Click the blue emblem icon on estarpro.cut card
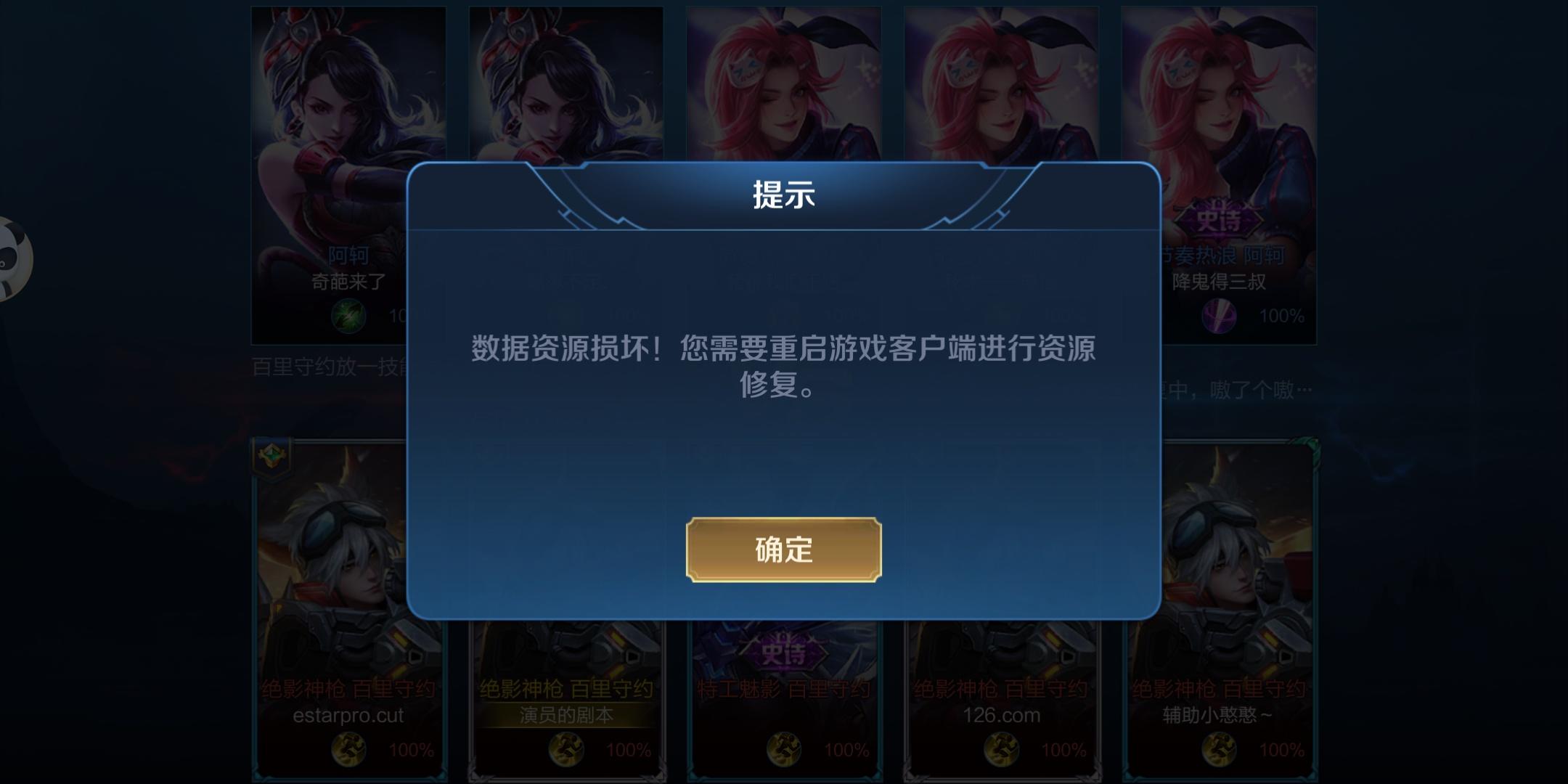 coord(271,456)
